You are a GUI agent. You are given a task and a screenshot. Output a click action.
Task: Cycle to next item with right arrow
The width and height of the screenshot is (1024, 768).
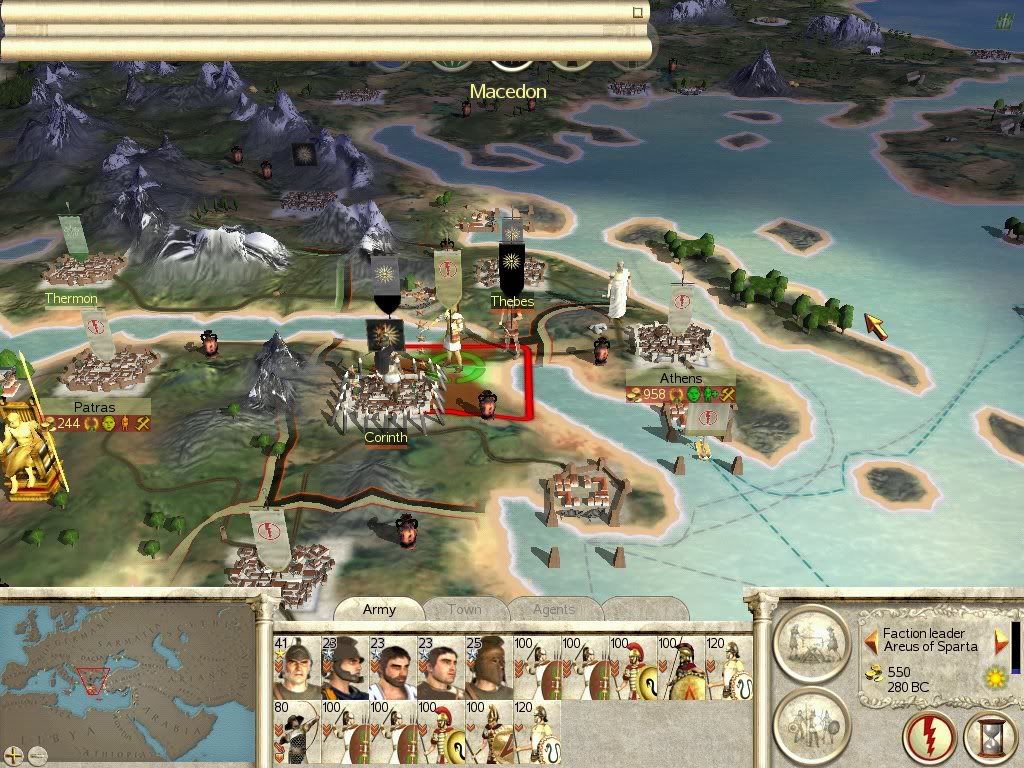pyautogui.click(x=1001, y=640)
